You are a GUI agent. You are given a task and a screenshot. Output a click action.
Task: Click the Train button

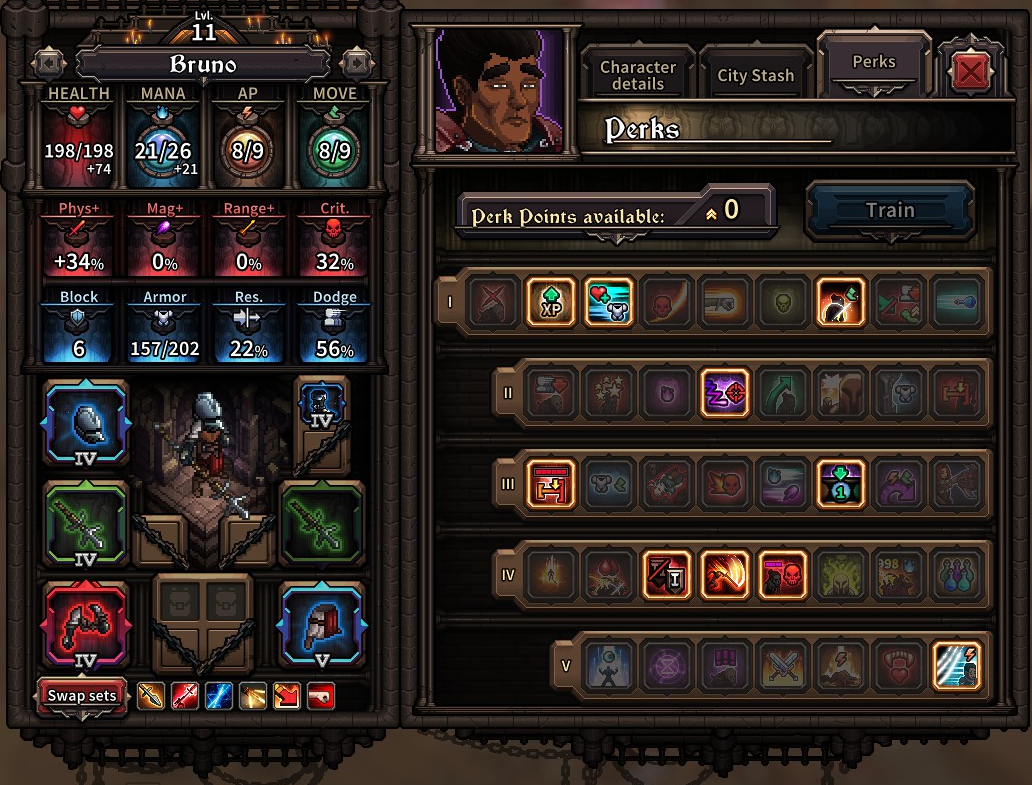coord(889,210)
